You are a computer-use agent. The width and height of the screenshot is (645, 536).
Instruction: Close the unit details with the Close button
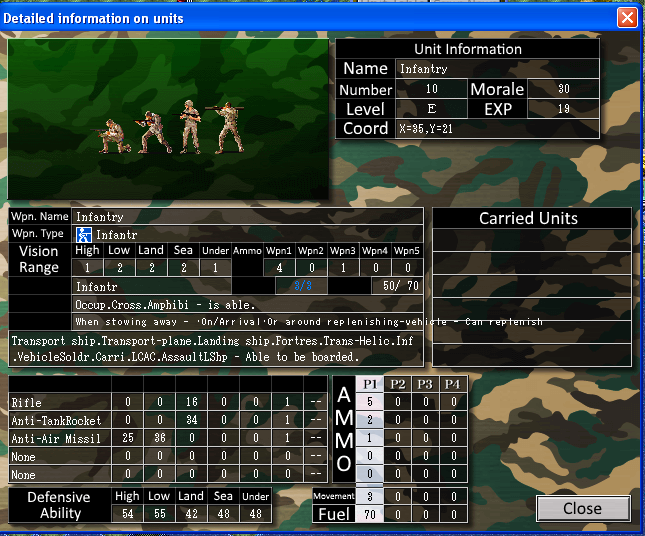(x=582, y=508)
